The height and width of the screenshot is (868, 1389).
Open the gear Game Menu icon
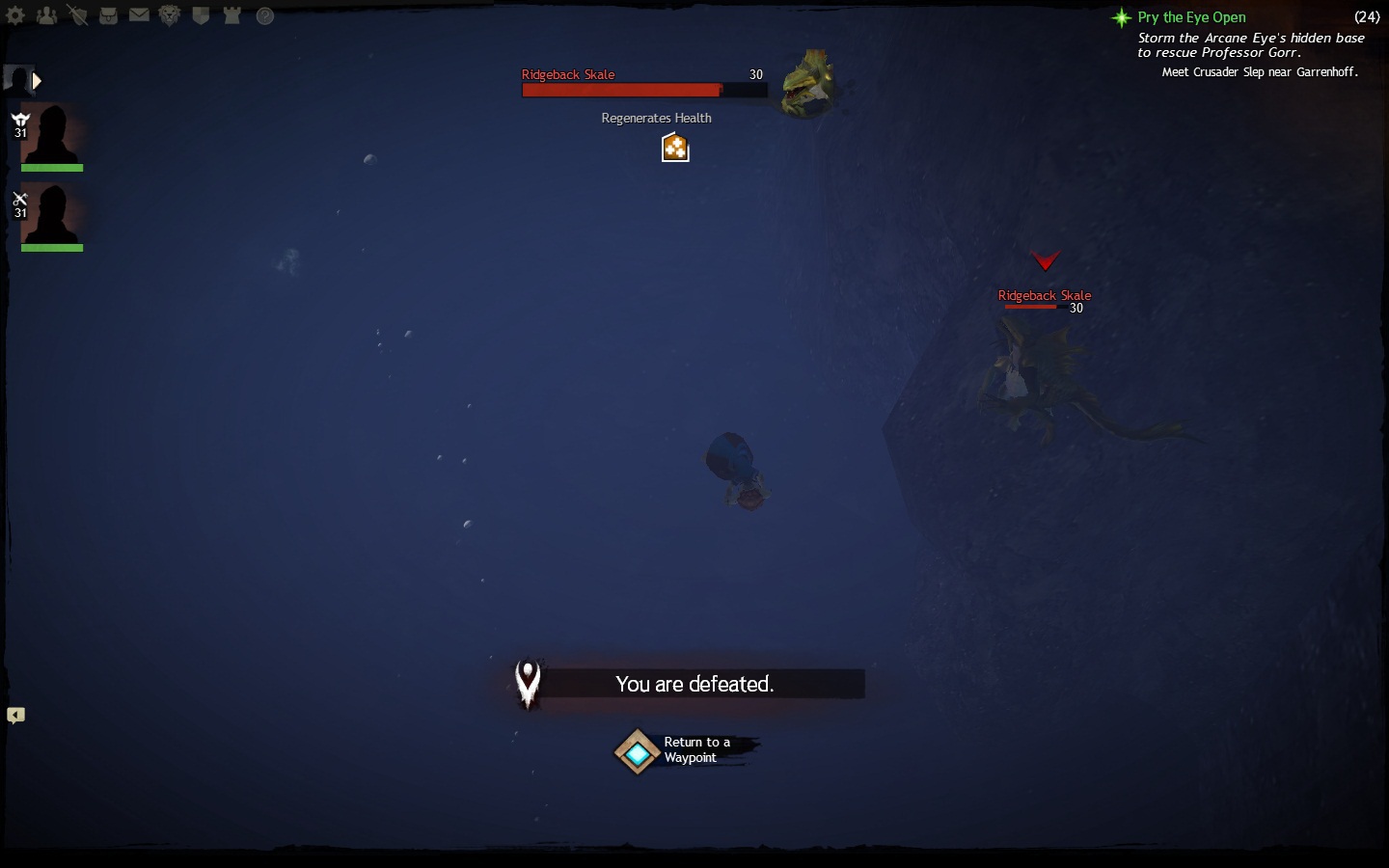tap(15, 15)
